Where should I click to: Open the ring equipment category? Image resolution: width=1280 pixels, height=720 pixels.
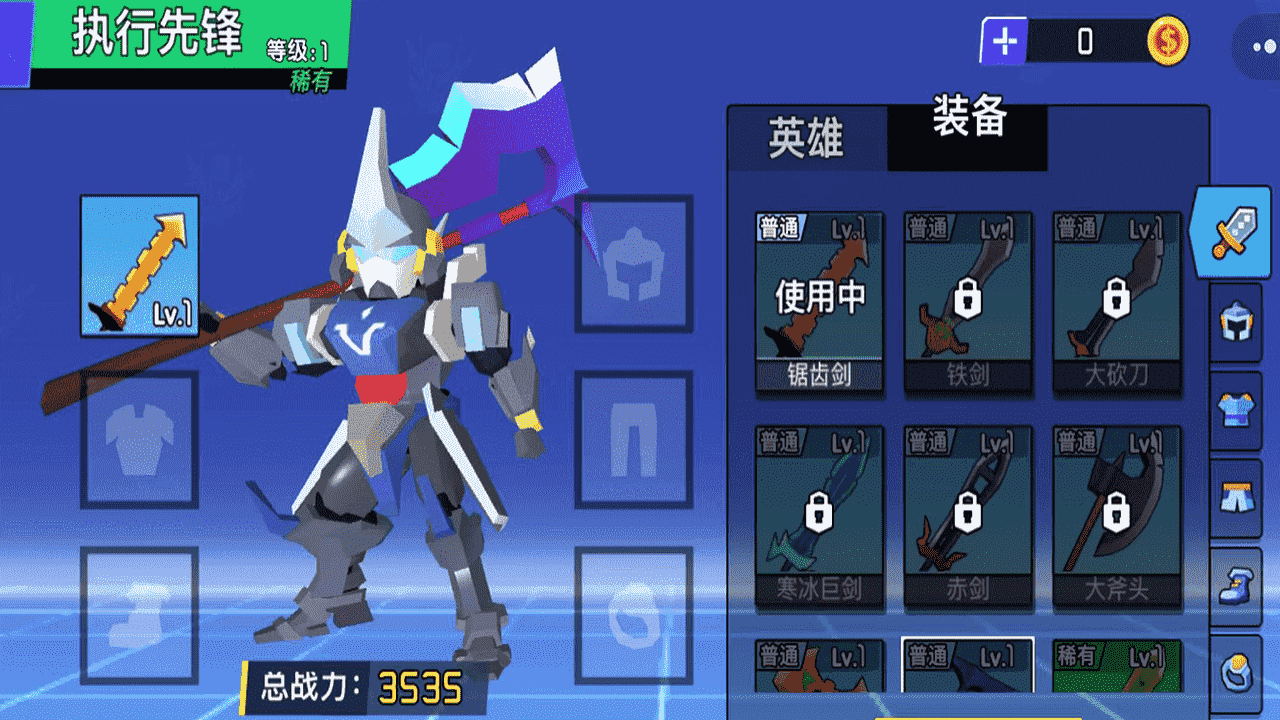point(1237,672)
